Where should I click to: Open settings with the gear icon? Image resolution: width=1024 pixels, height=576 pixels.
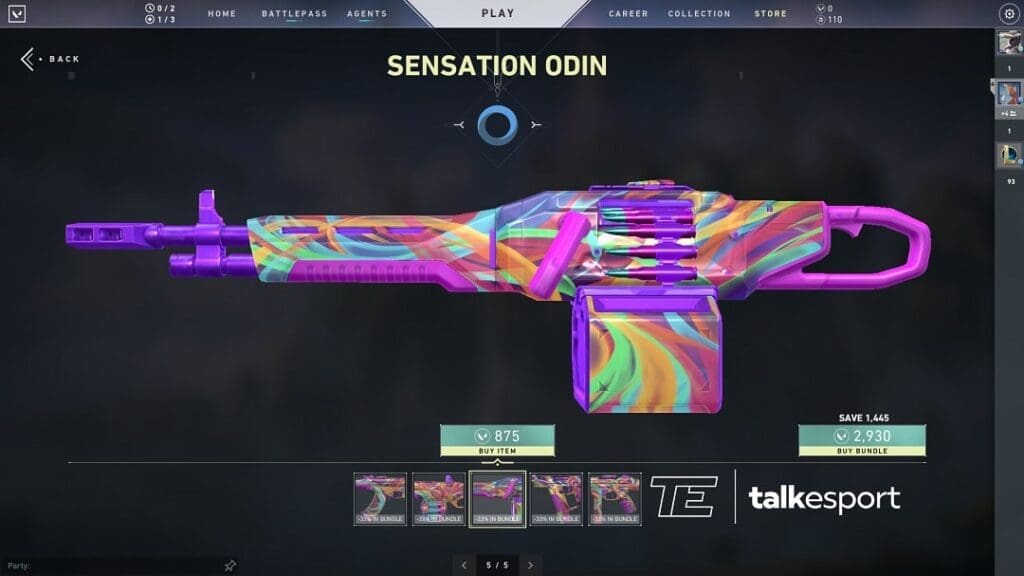pyautogui.click(x=1008, y=14)
